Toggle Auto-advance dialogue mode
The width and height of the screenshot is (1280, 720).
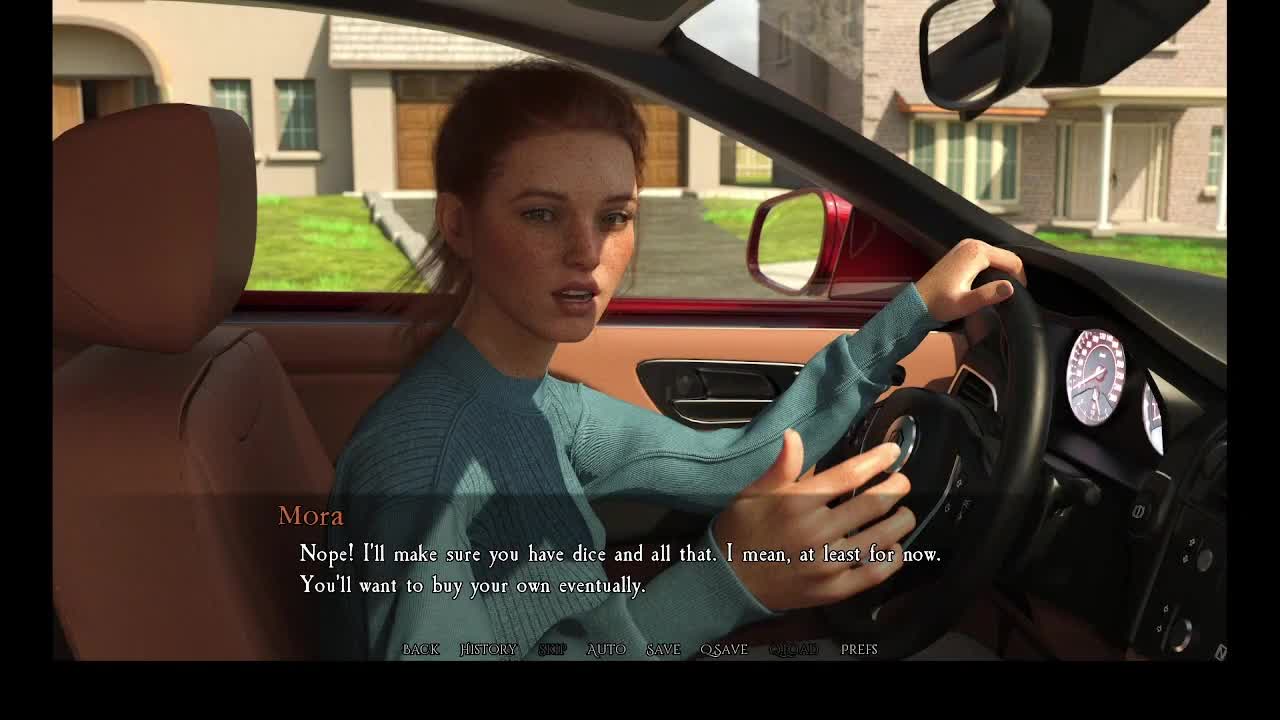(x=606, y=649)
